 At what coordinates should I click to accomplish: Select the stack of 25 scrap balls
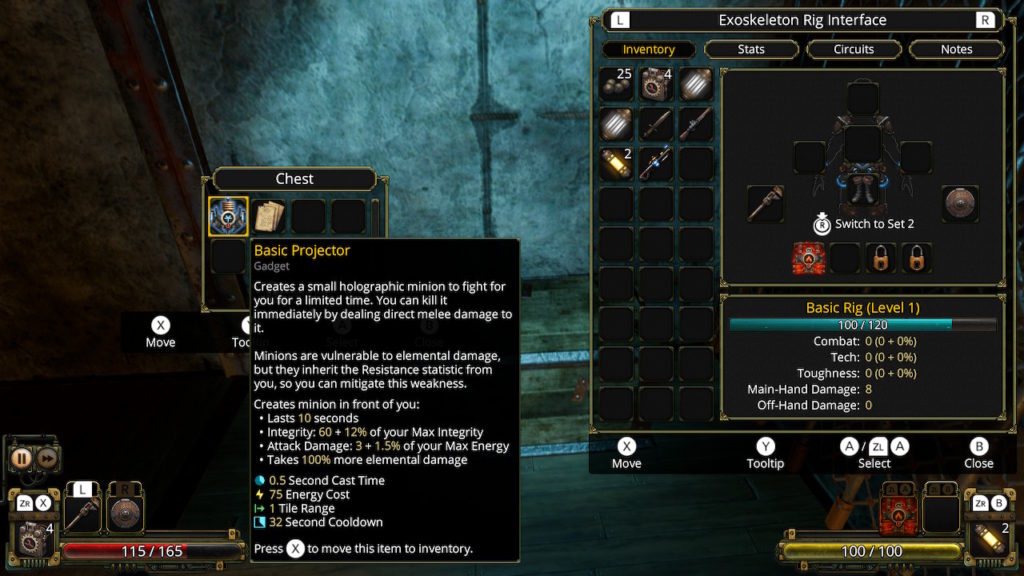(x=616, y=86)
